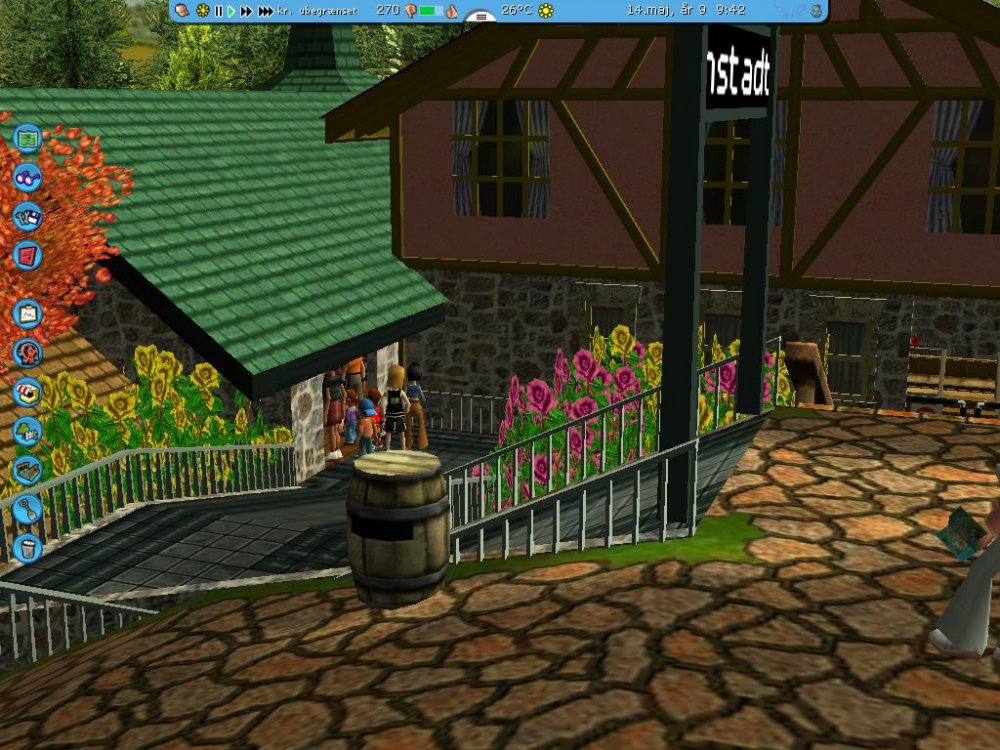Select the shovel terrain tool
The image size is (1000, 750).
[x=27, y=509]
